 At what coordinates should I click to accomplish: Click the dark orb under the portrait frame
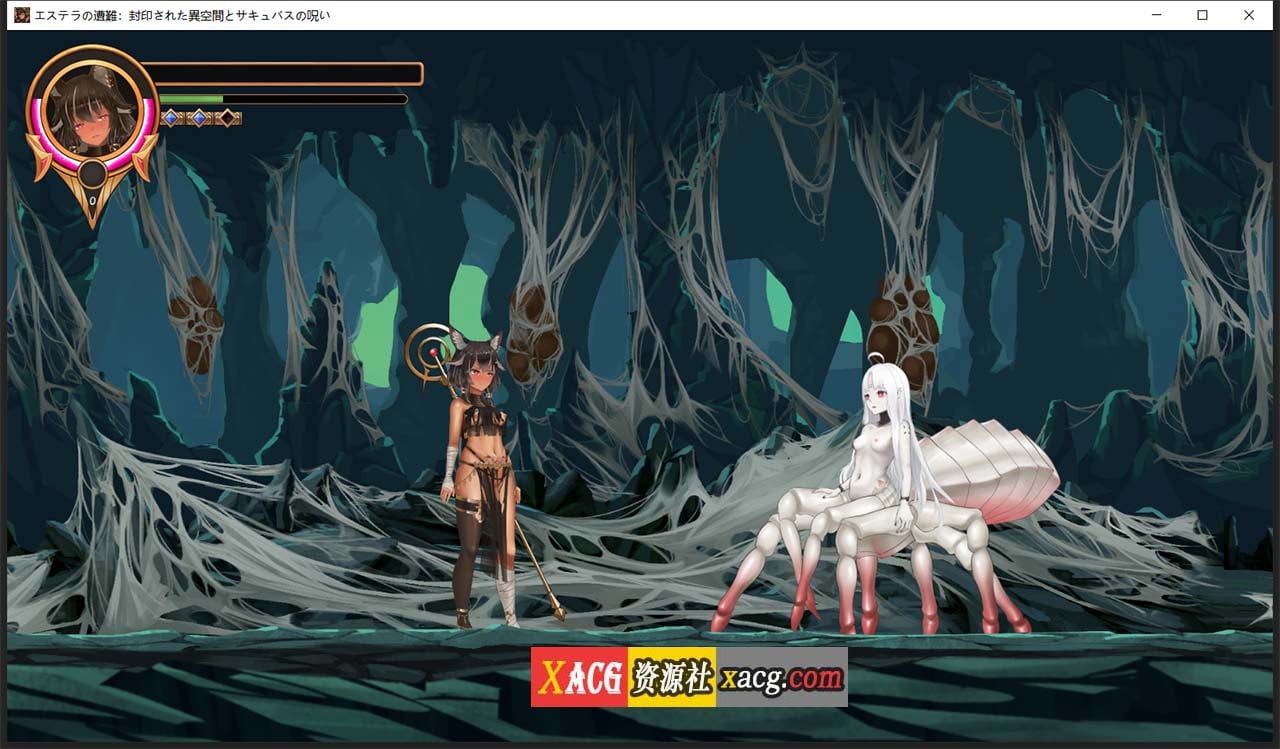pyautogui.click(x=91, y=173)
